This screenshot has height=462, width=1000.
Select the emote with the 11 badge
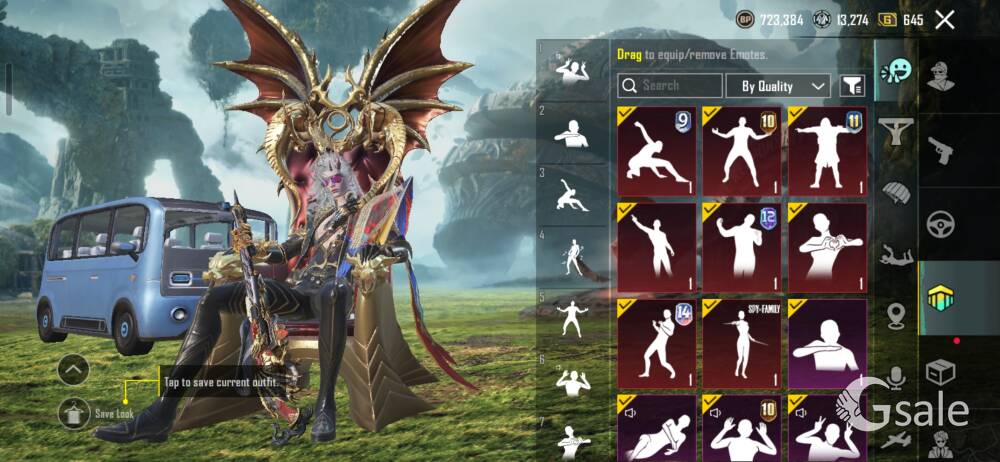pos(827,151)
